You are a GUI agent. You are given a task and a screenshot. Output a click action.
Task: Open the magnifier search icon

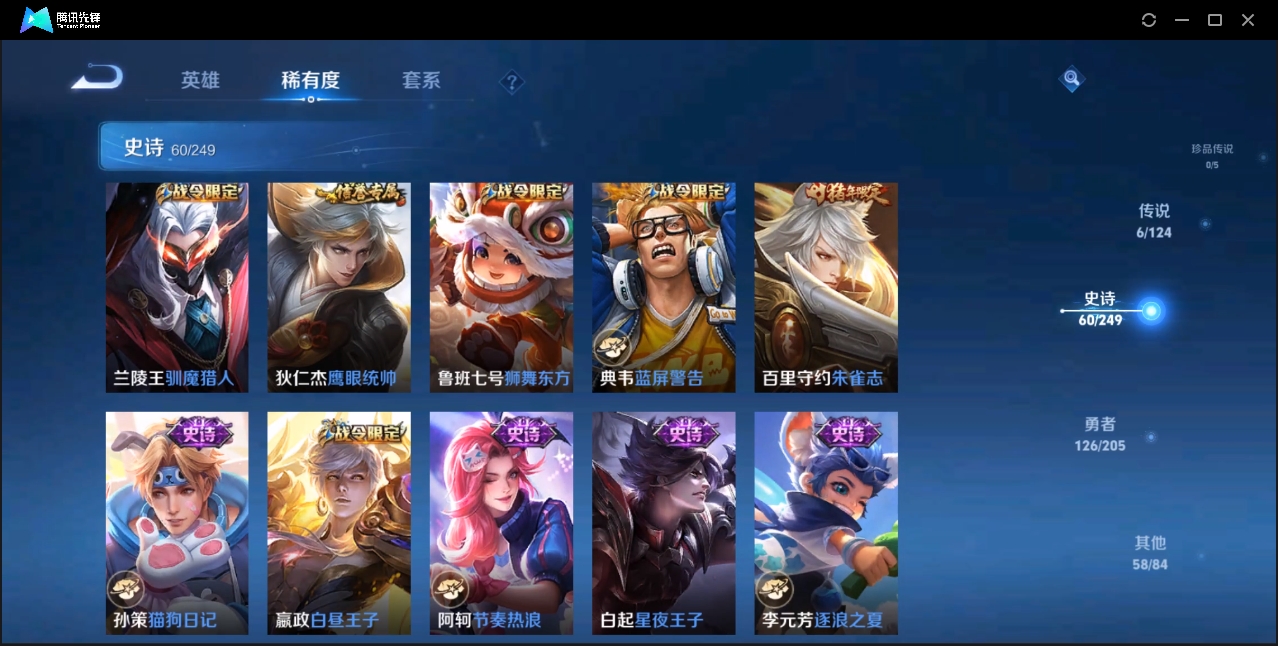click(1071, 78)
